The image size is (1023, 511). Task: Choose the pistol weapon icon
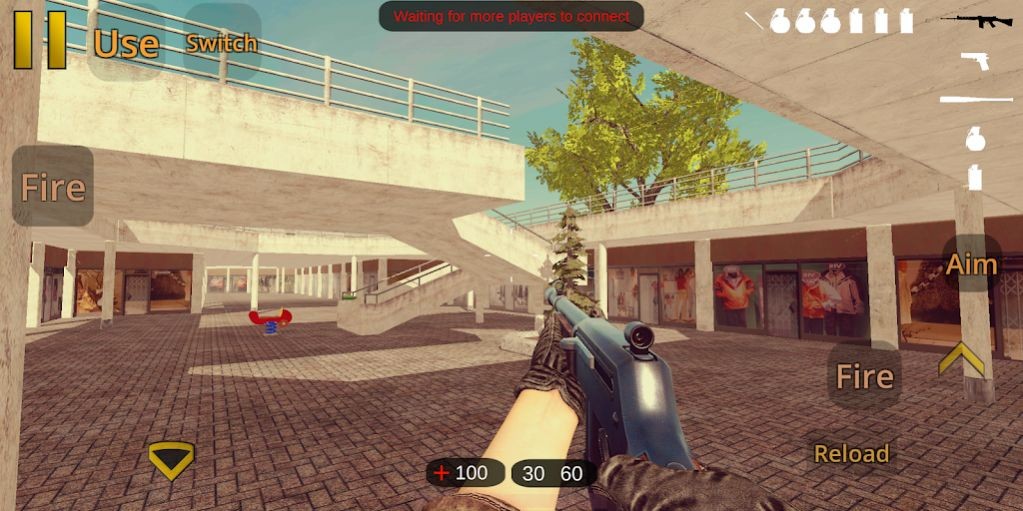point(975,60)
